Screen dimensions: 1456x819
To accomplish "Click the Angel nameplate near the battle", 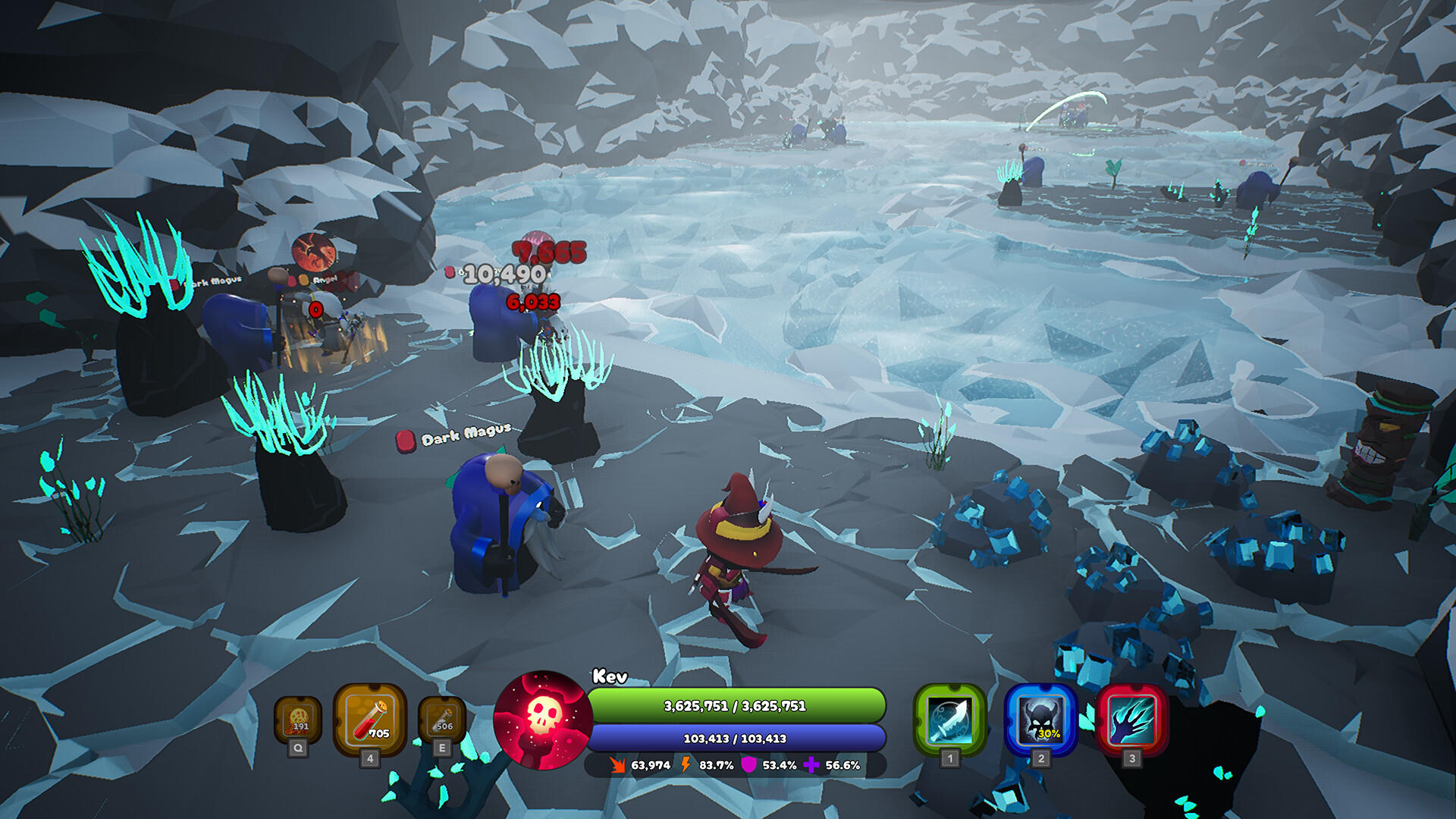I will coord(324,281).
